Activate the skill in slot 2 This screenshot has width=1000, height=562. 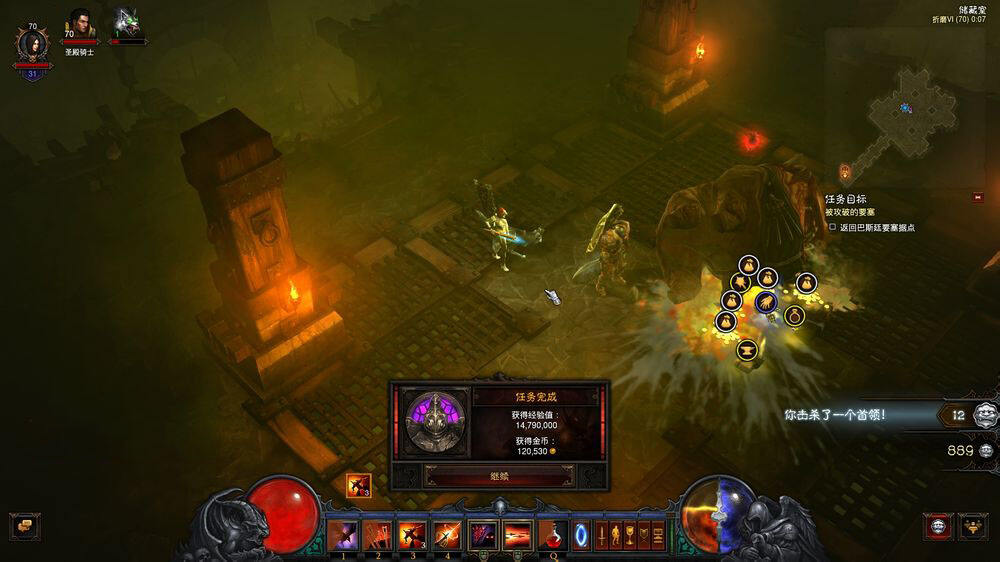[x=378, y=535]
